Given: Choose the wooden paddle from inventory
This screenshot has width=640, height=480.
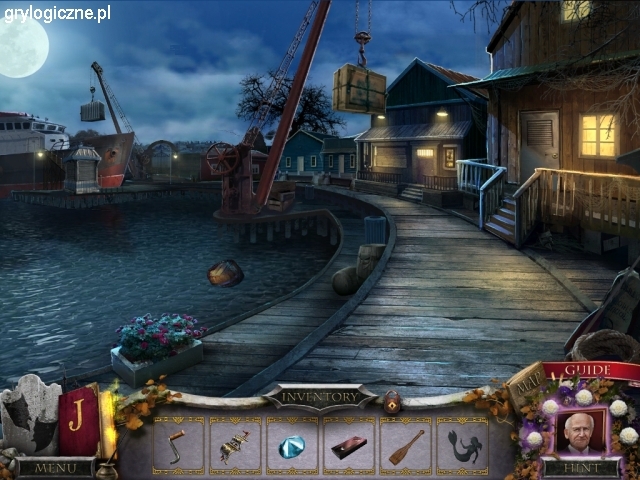Looking at the screenshot, I should (406, 446).
